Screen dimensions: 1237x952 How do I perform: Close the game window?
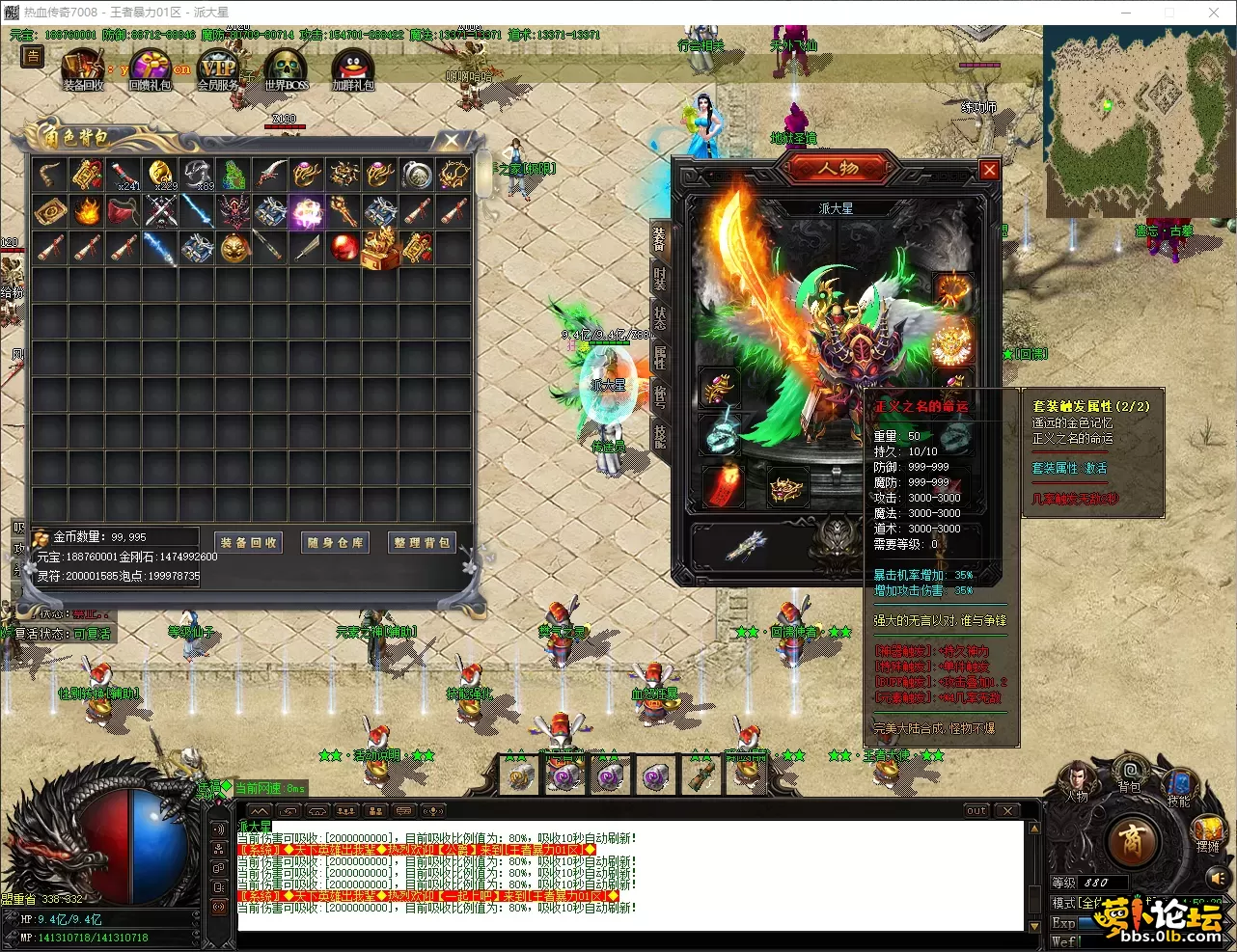1214,13
